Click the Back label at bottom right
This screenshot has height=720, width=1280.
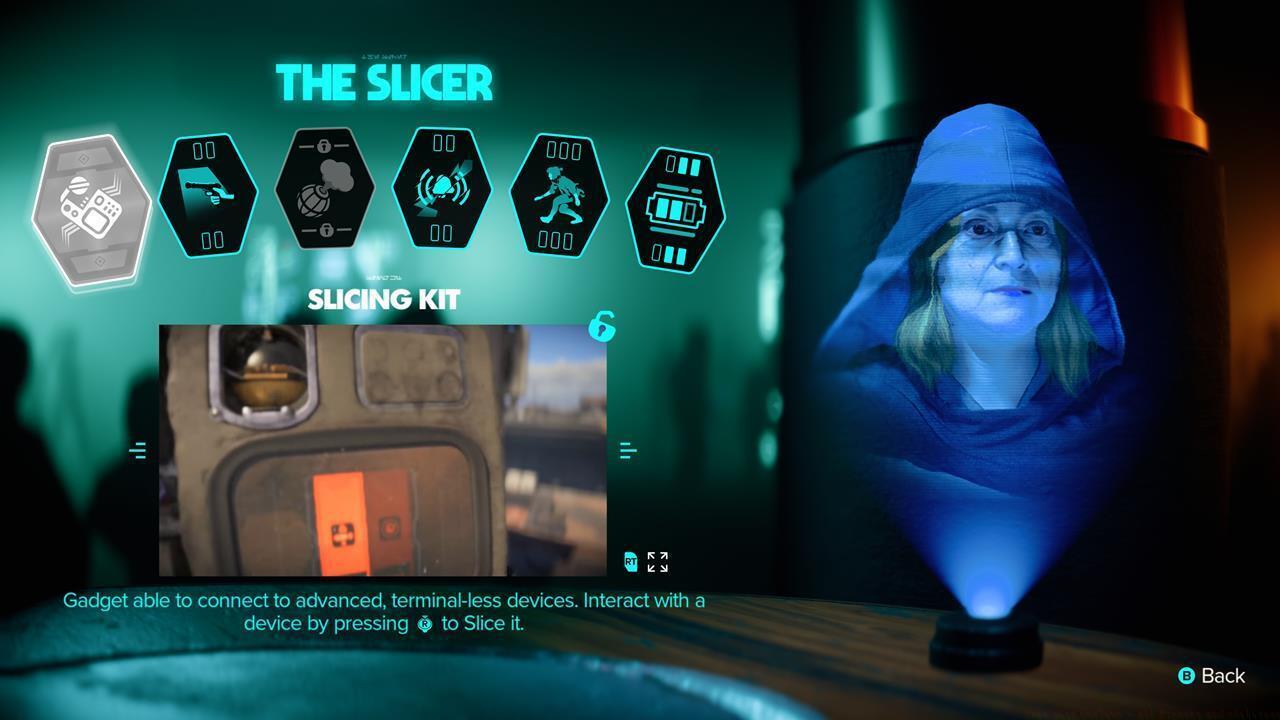pyautogui.click(x=1222, y=676)
